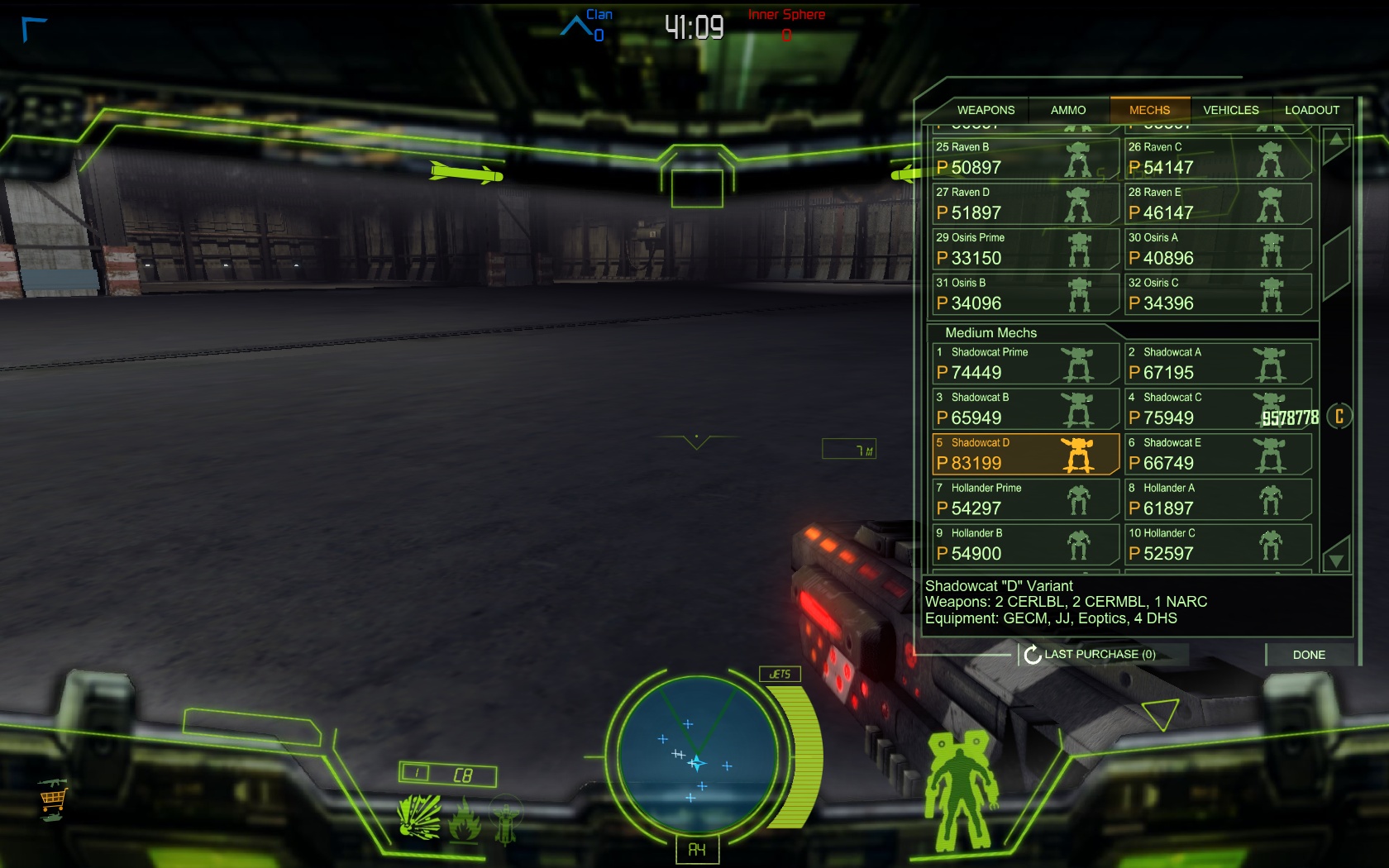
Task: Buy the Raven B mech
Action: coord(1024,158)
